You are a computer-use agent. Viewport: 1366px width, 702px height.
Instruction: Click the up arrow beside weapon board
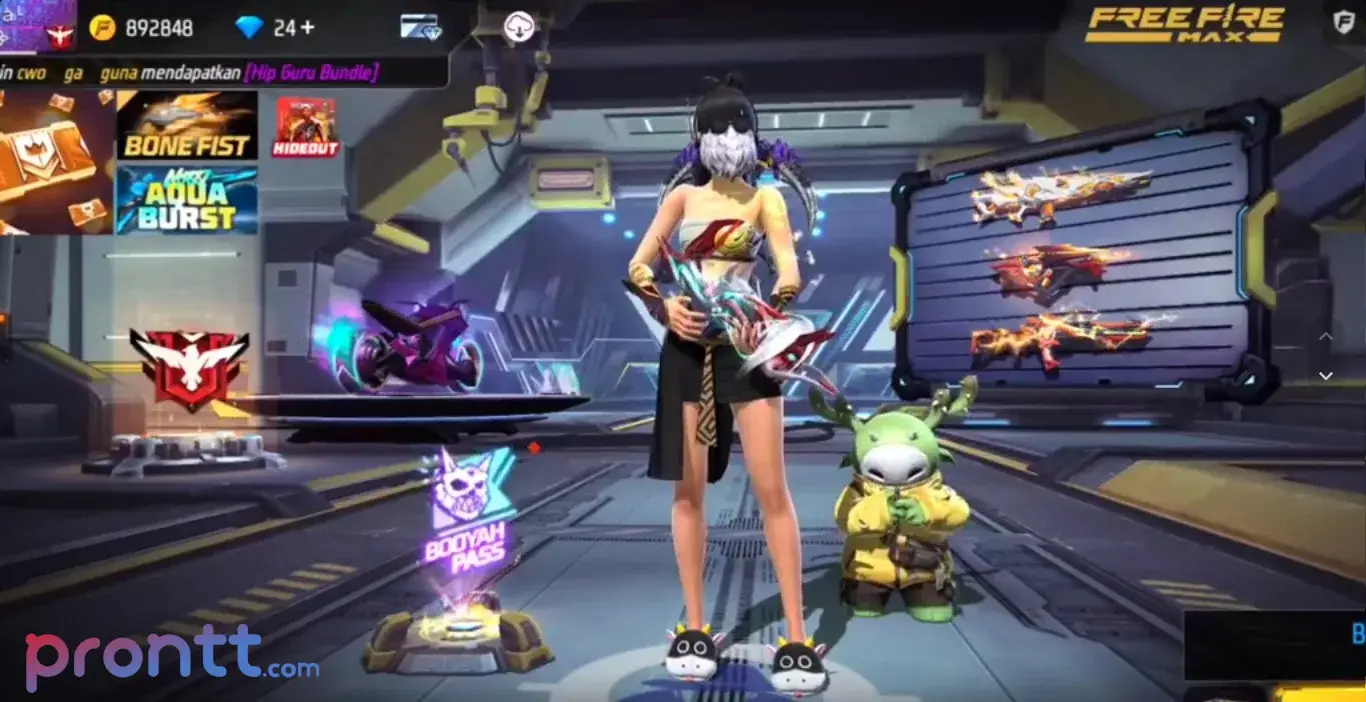pos(1326,337)
